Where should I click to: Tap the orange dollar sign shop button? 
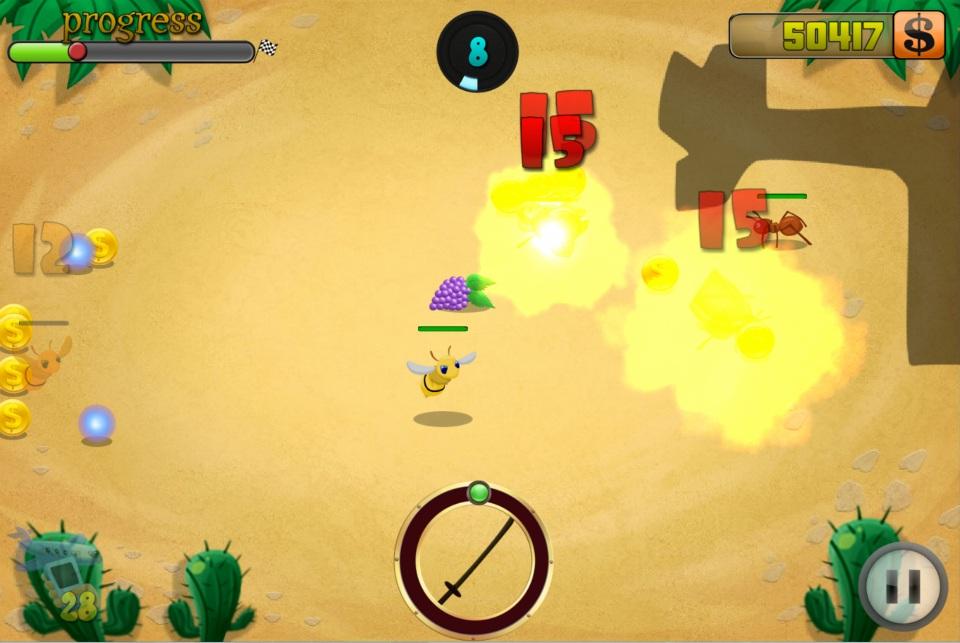pyautogui.click(x=918, y=35)
